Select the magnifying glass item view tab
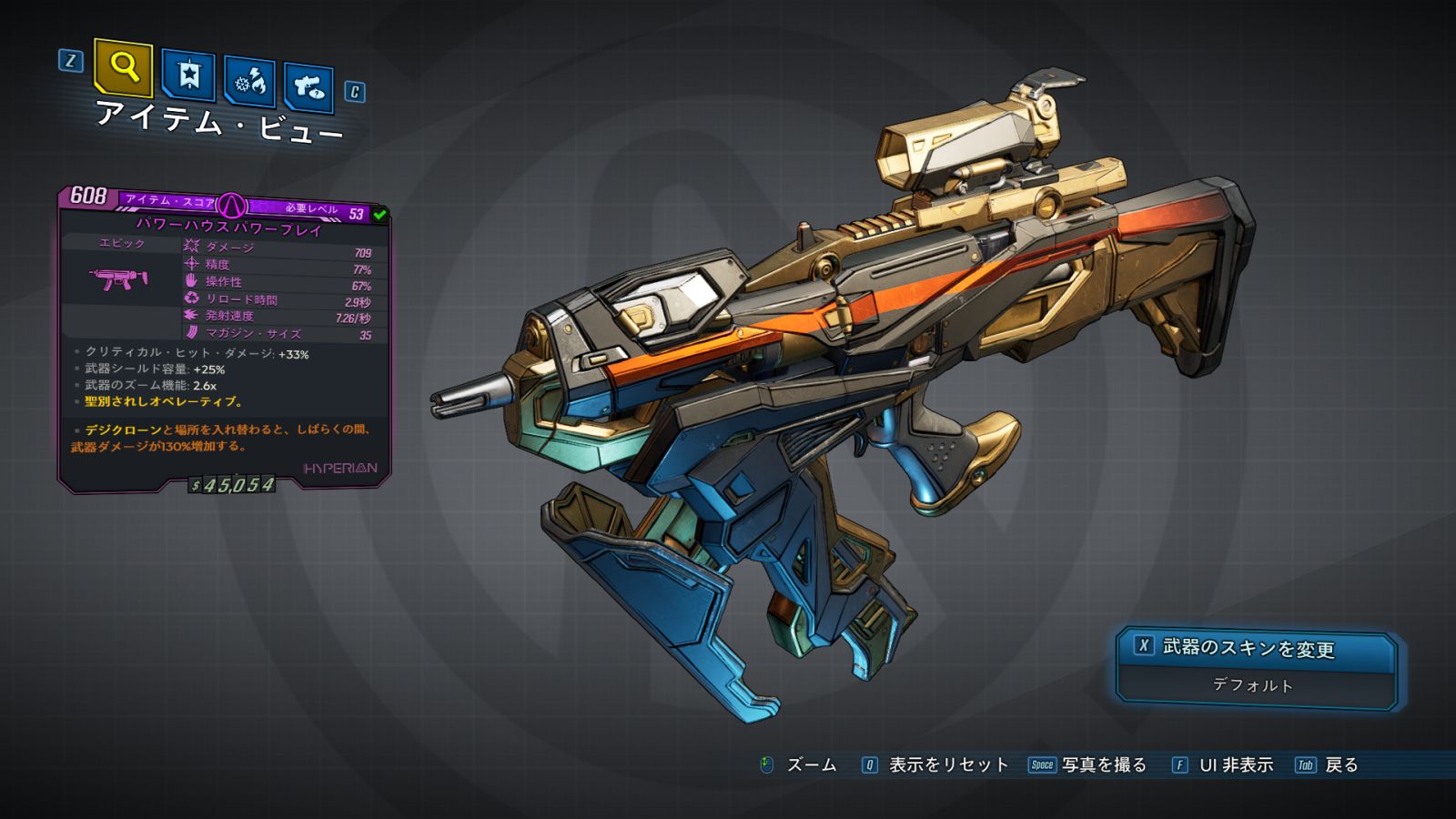 pyautogui.click(x=123, y=67)
